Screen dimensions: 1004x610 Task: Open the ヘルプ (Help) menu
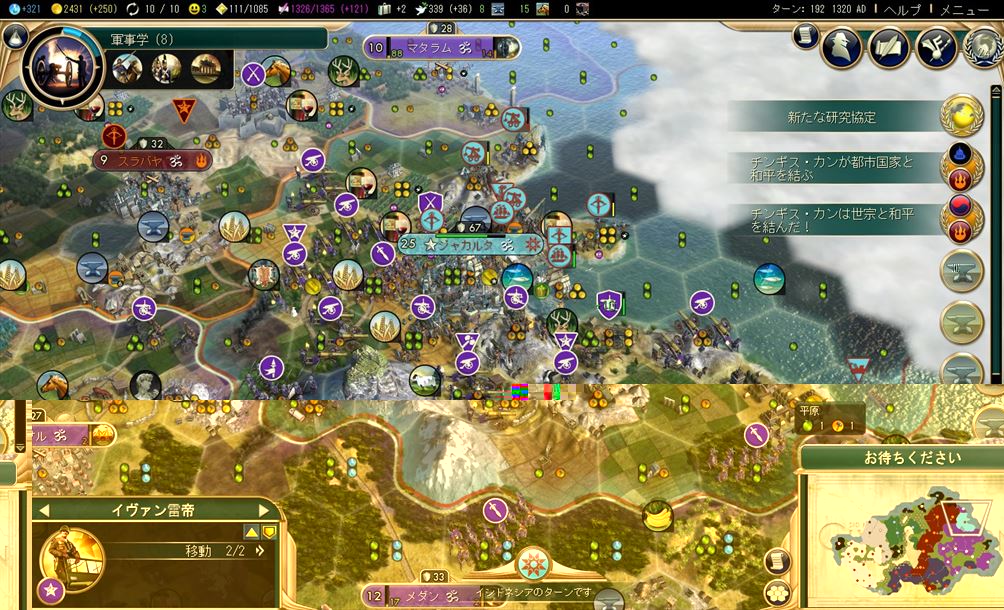902,9
